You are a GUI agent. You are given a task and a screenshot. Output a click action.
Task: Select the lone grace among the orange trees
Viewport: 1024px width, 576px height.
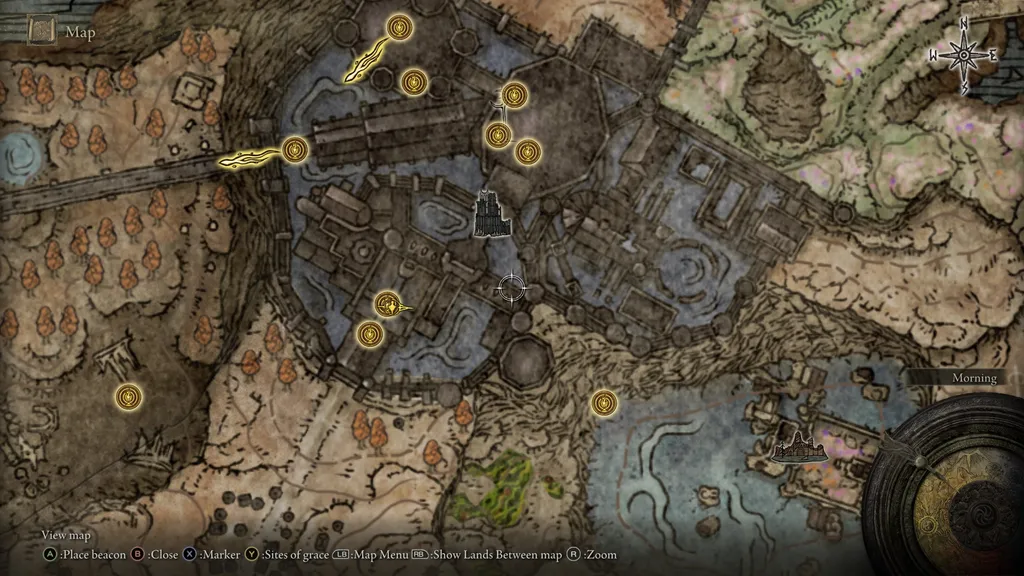pos(127,397)
